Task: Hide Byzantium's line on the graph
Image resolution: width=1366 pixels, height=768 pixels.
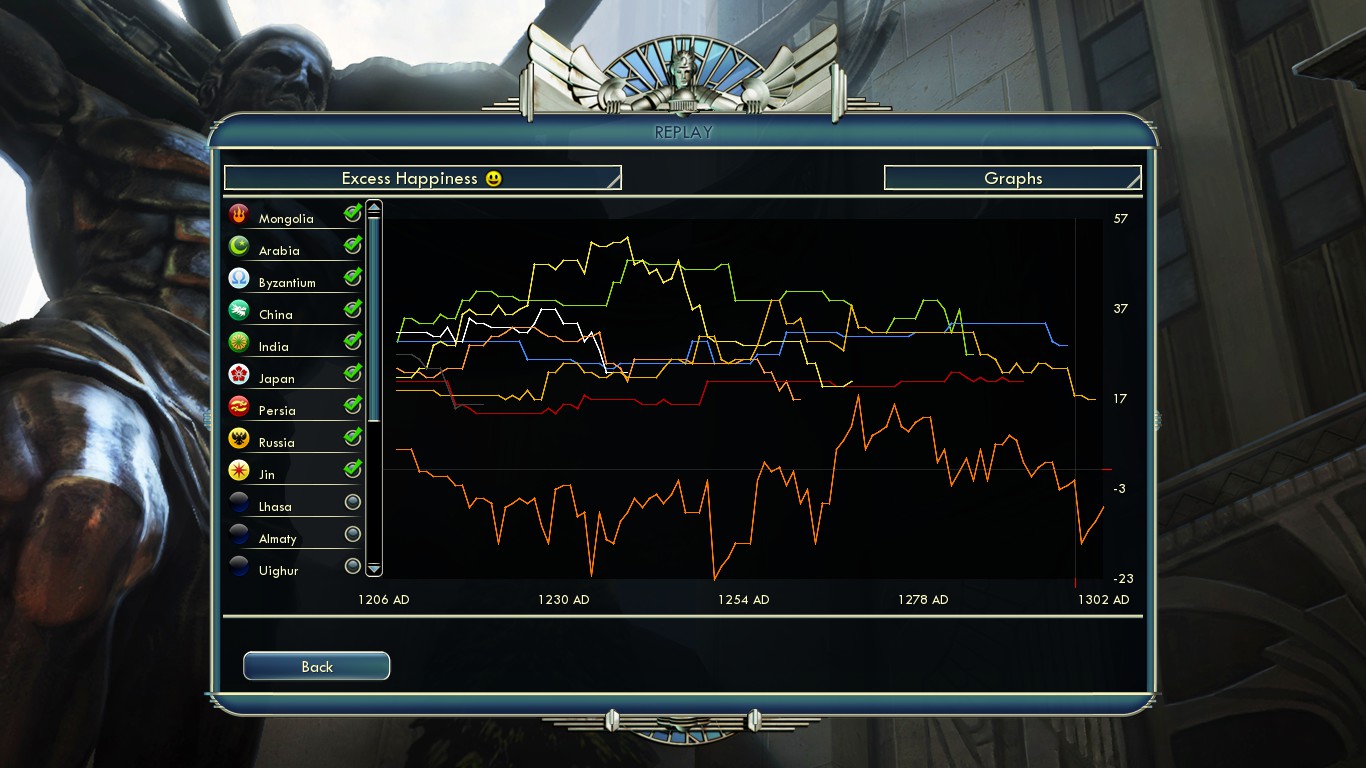Action: click(x=352, y=277)
